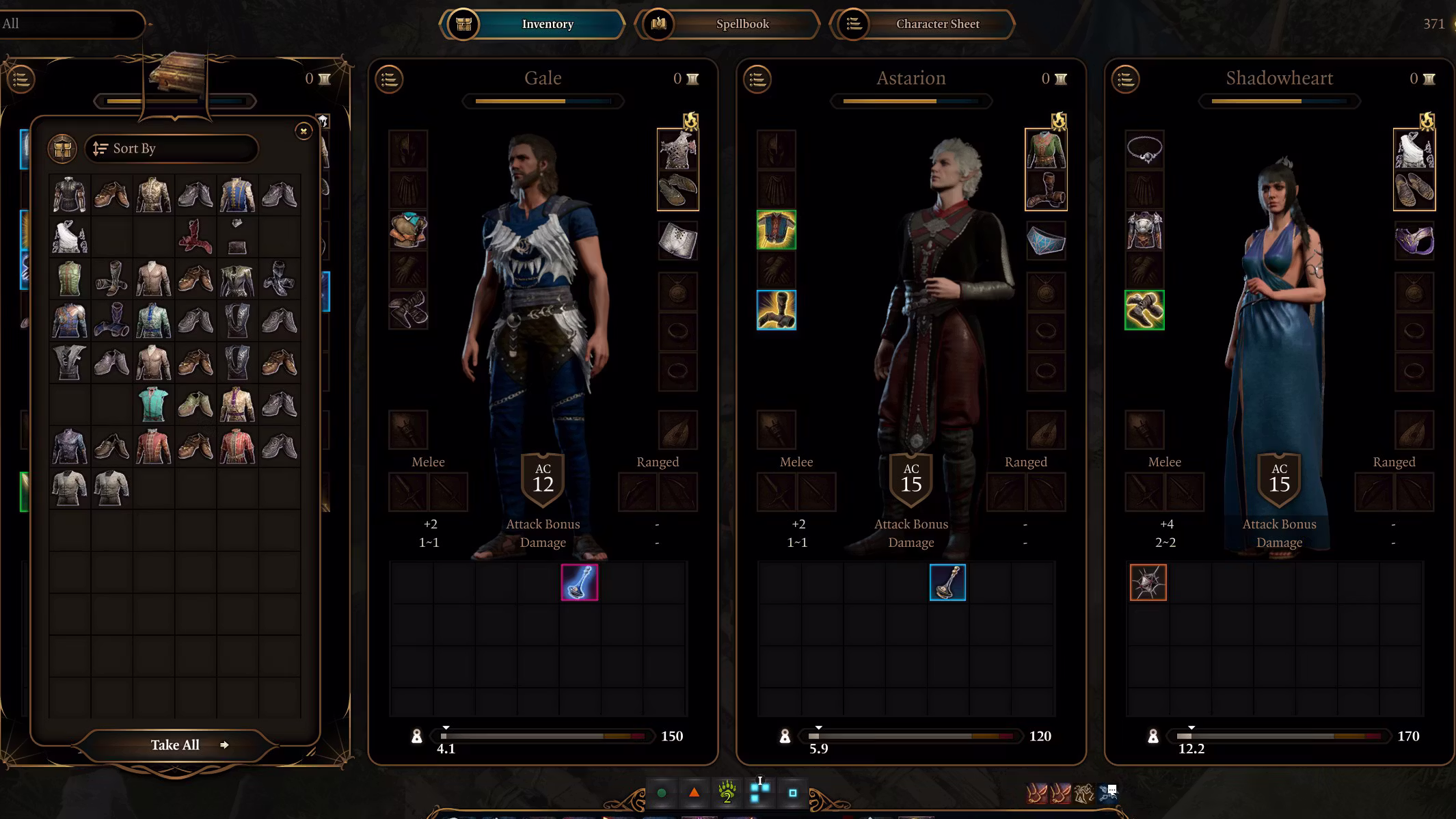Image resolution: width=1456 pixels, height=819 pixels.
Task: Select the white dress in the container
Action: click(70, 237)
